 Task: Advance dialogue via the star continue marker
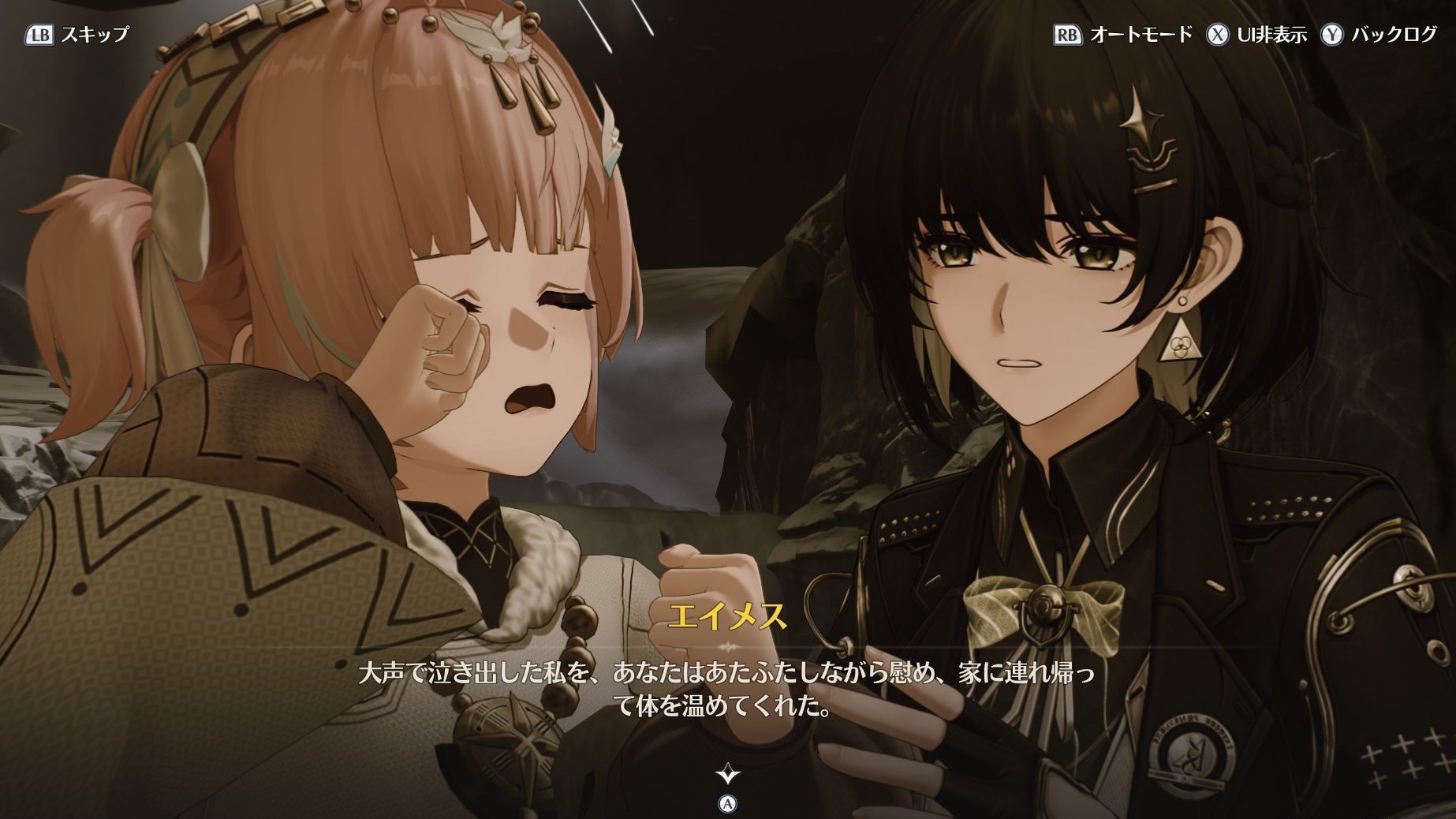[727, 774]
